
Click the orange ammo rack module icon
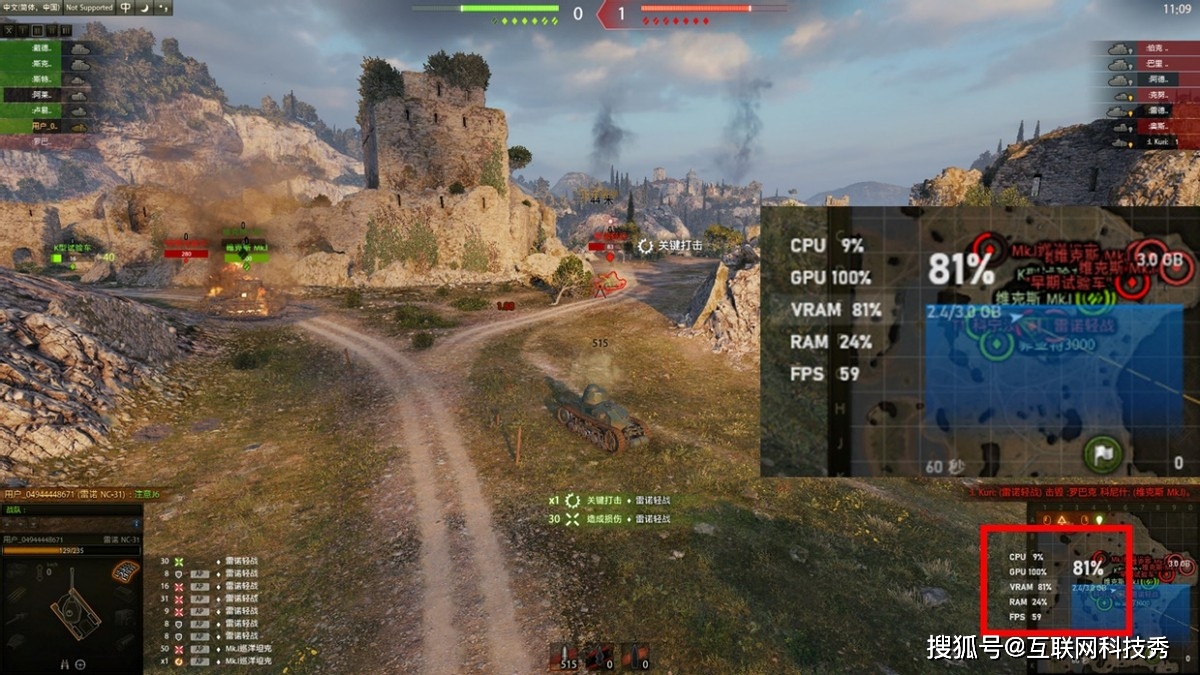pos(124,571)
